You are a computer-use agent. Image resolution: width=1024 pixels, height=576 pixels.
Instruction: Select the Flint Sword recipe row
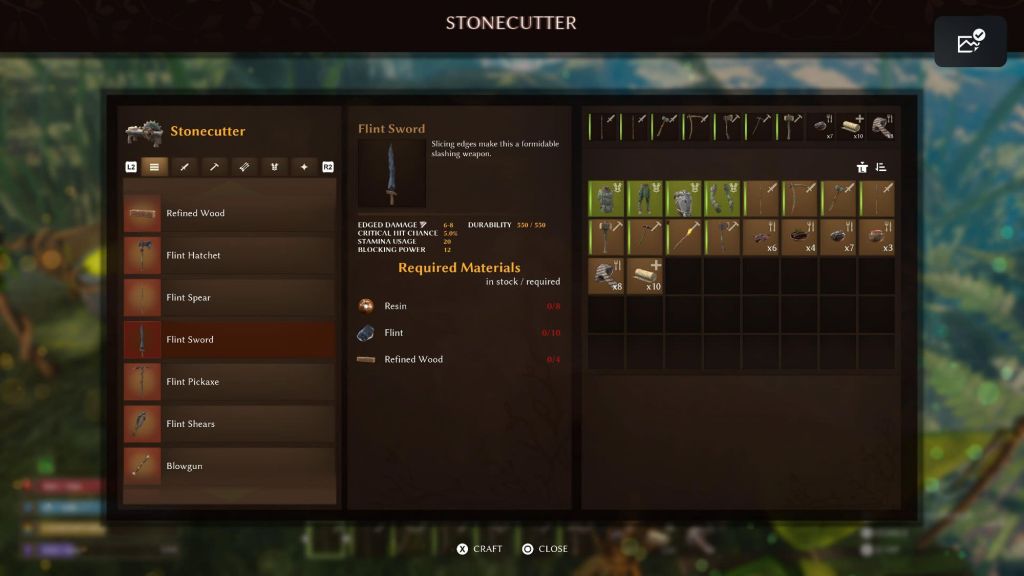click(229, 339)
